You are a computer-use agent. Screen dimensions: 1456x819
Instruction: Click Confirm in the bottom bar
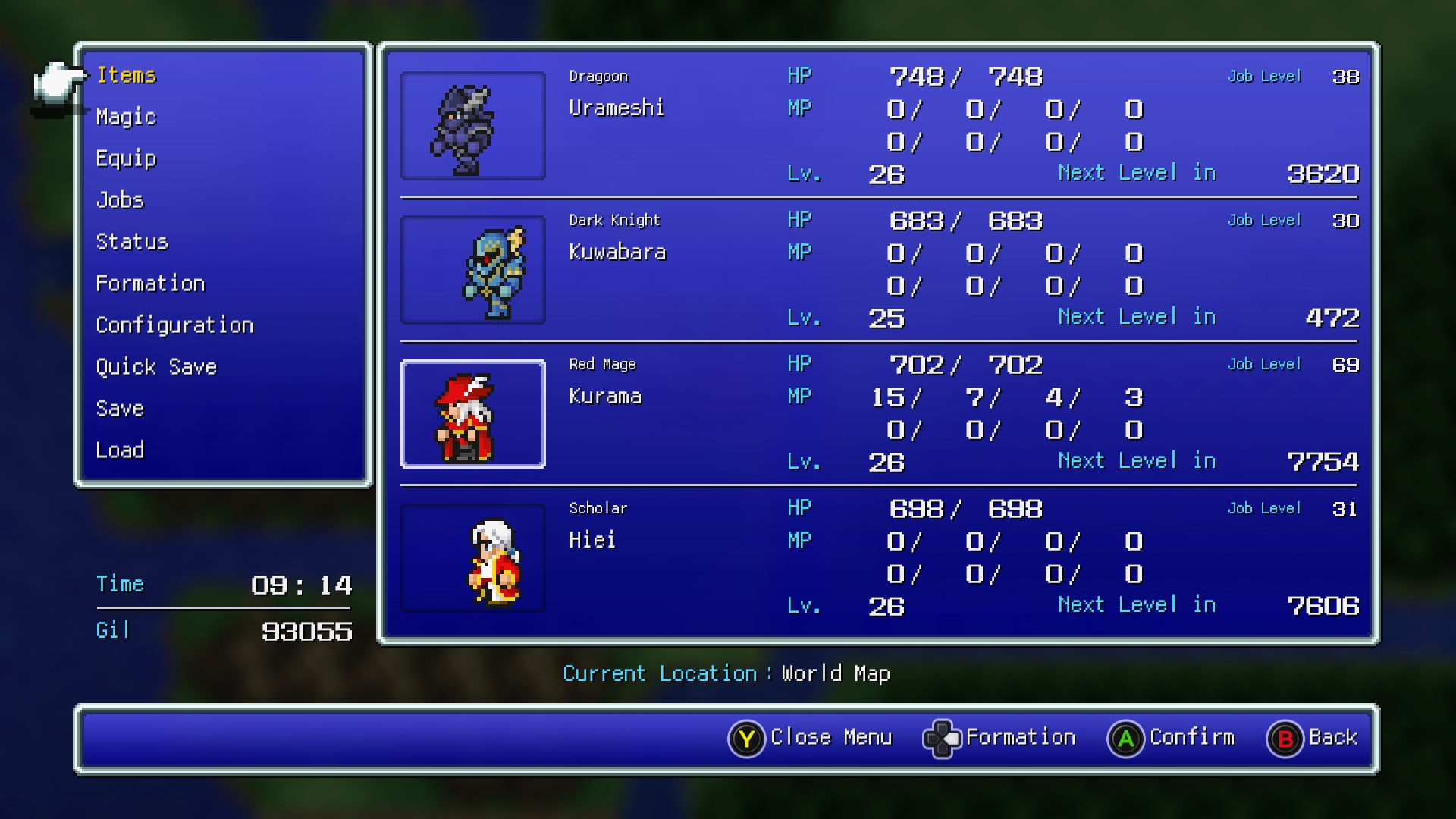pos(1172,738)
